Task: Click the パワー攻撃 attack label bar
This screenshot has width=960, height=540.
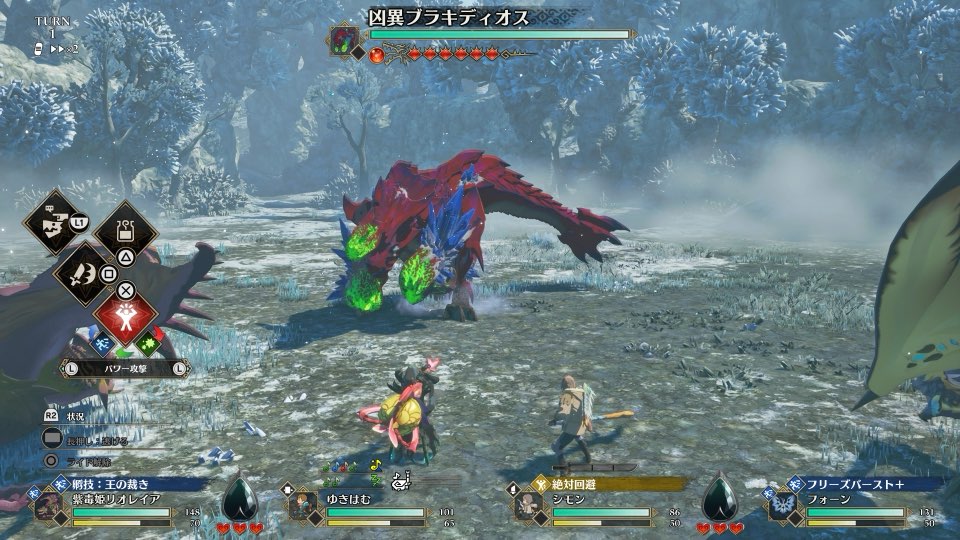Action: (124, 368)
